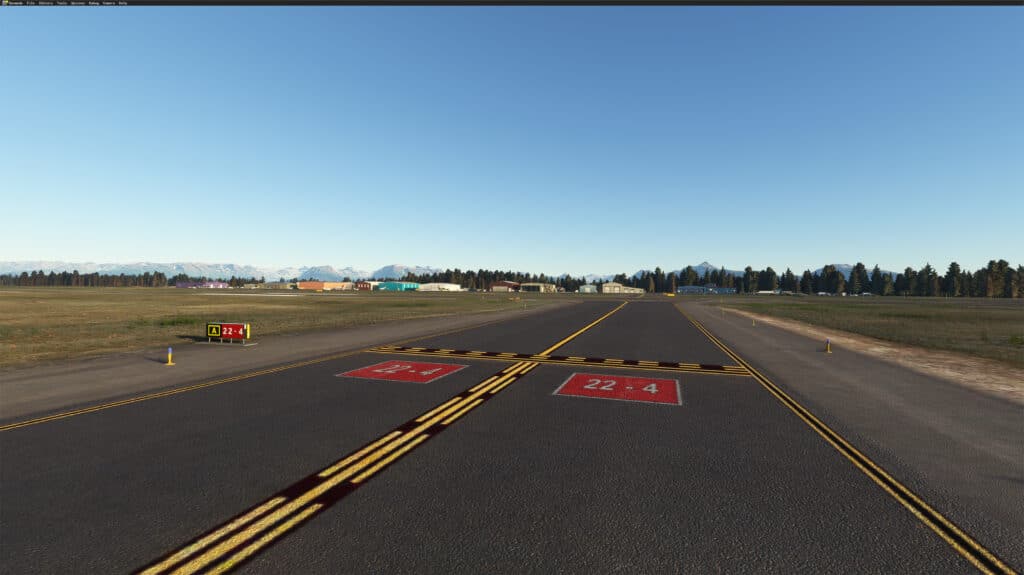
Task: Open the Camera menu
Action: click(108, 3)
